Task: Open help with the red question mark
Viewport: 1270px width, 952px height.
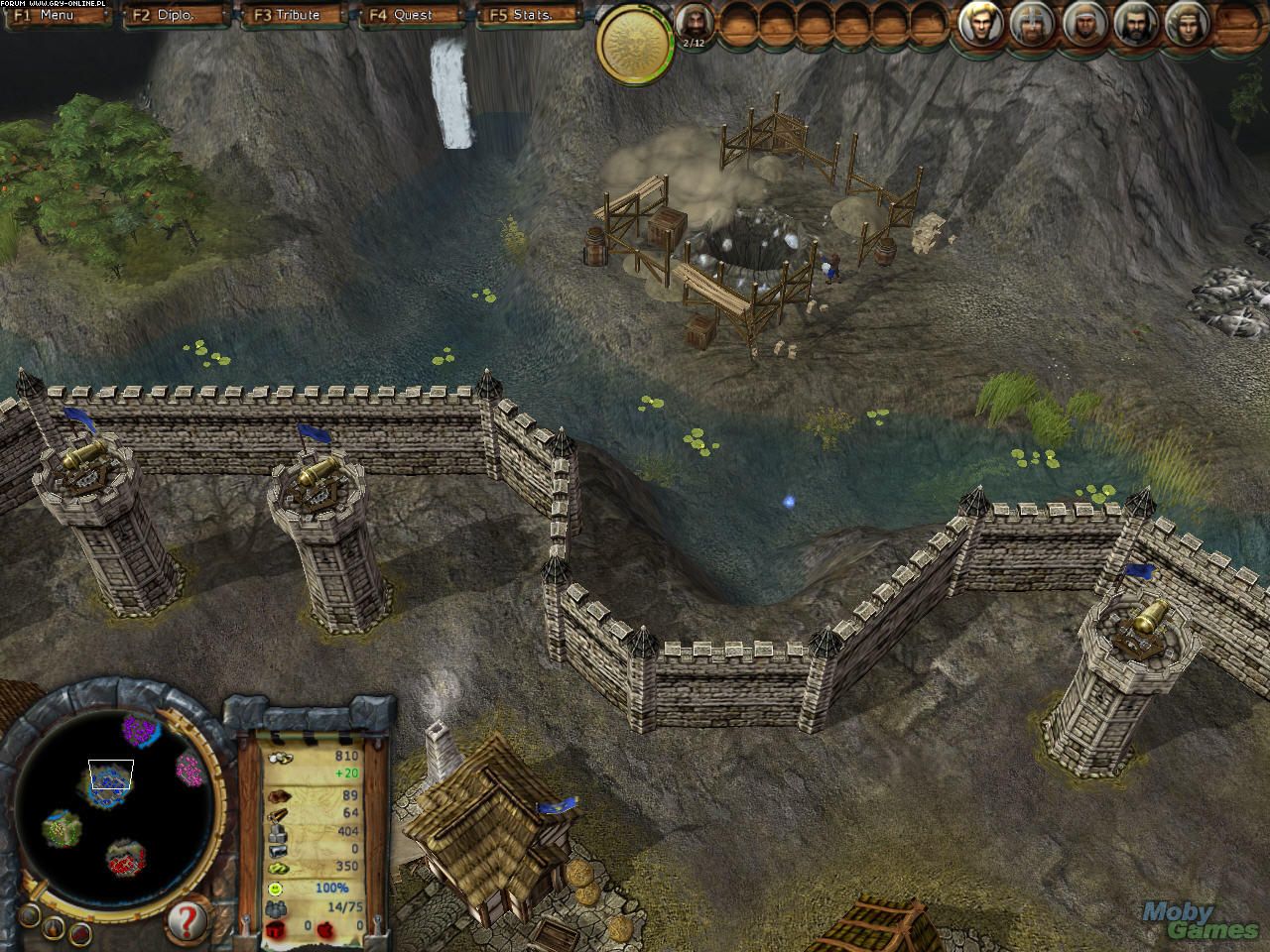Action: [x=187, y=919]
